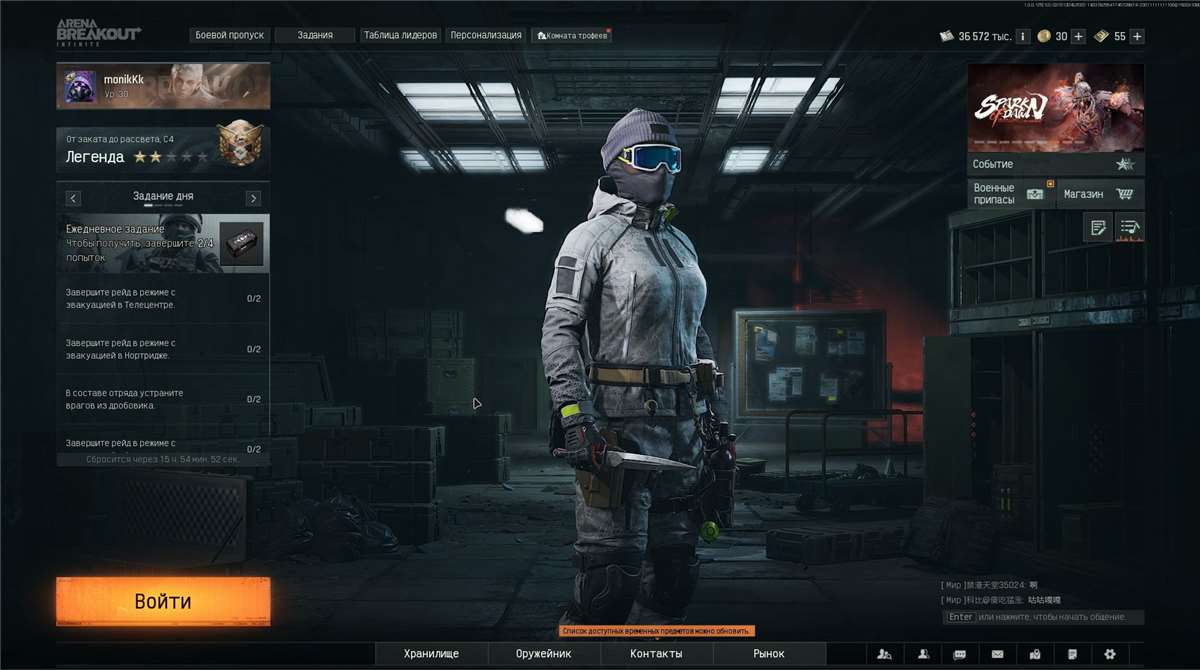Open the mail envelope icon
1200x670 pixels.
click(x=998, y=654)
